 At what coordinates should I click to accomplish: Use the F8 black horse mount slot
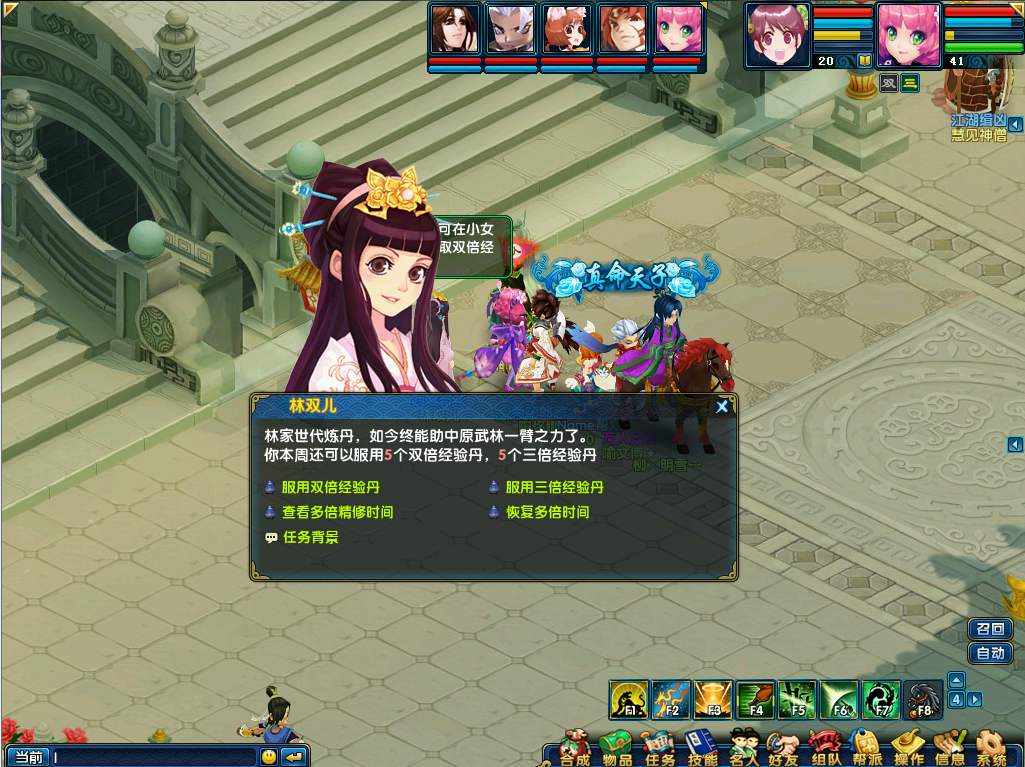[x=923, y=700]
